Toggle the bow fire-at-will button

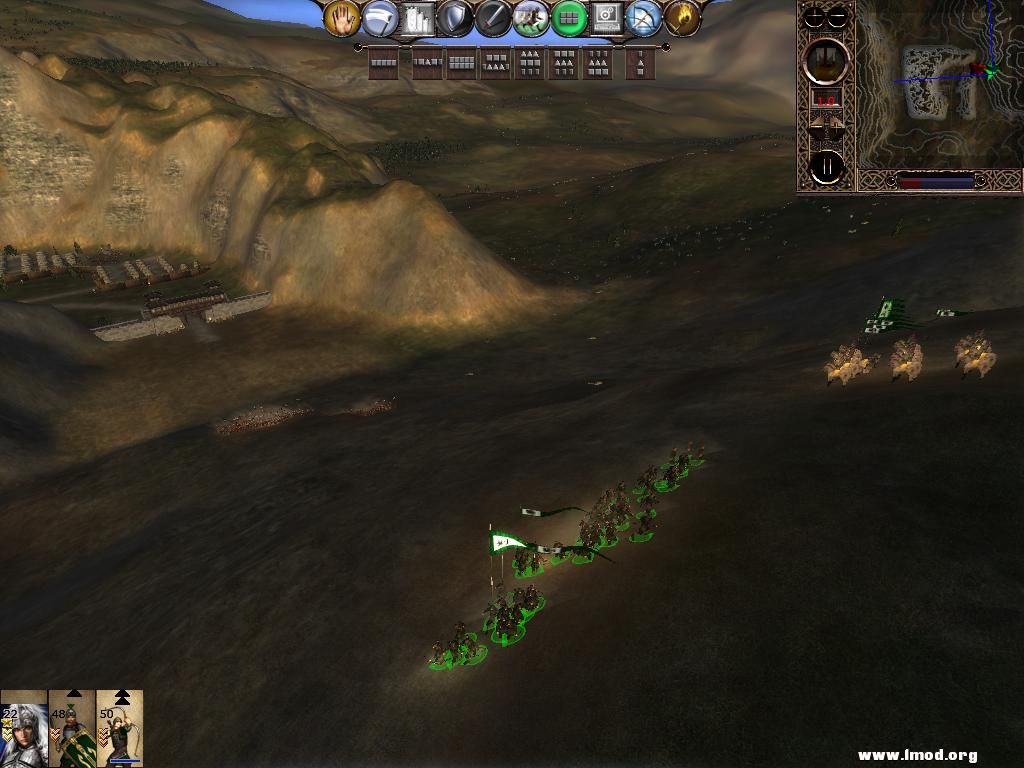coord(644,18)
